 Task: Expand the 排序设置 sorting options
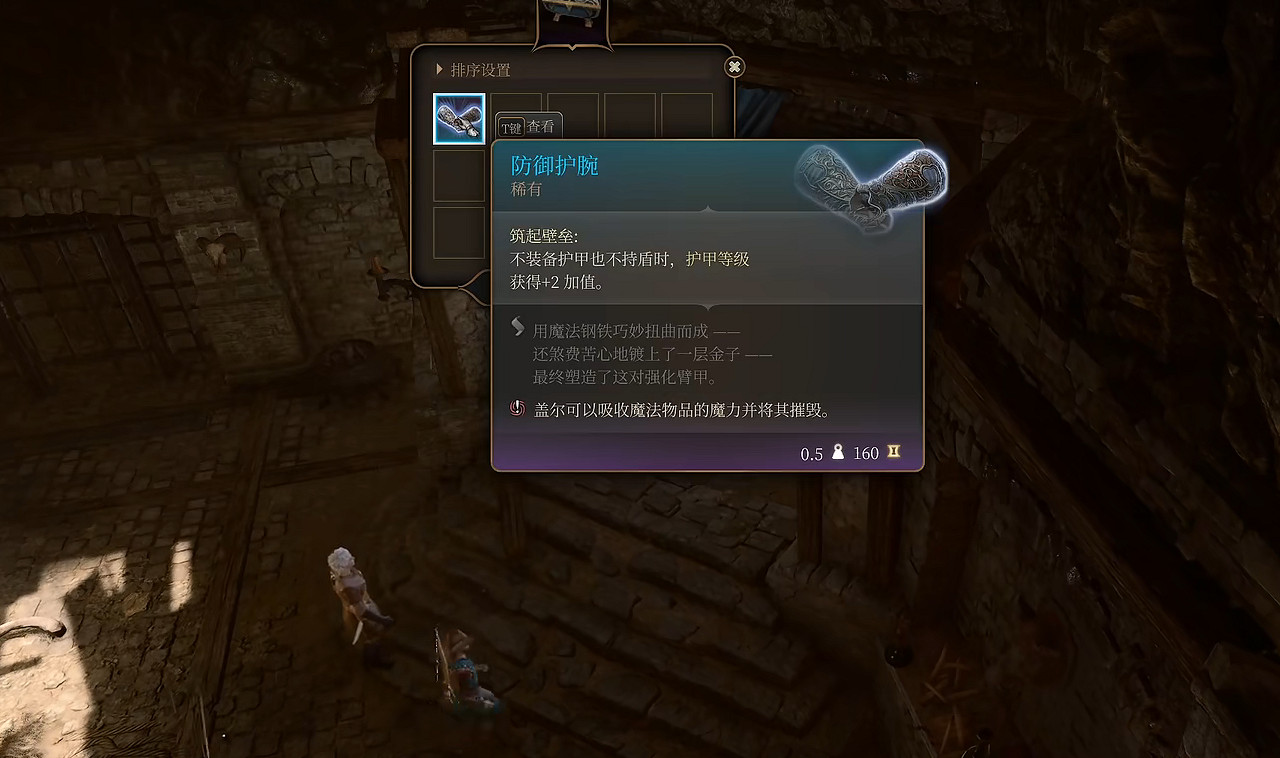tap(478, 70)
